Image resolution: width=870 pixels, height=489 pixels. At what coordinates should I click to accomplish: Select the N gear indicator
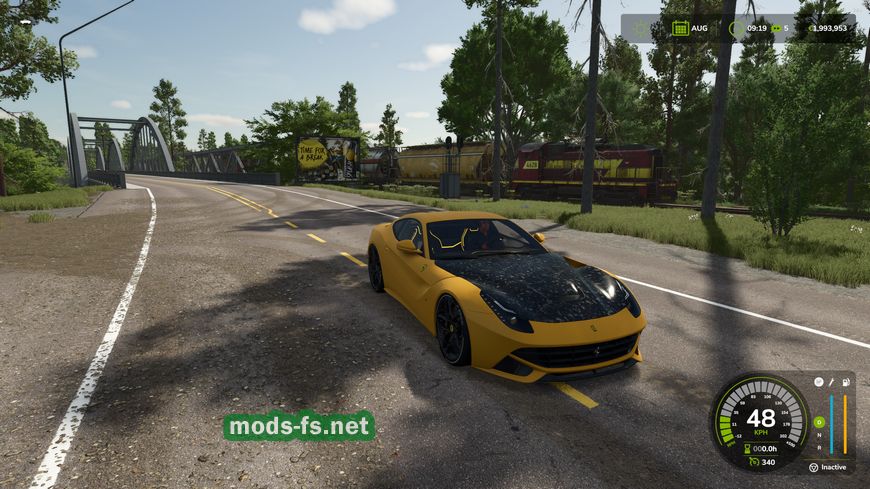click(x=819, y=435)
